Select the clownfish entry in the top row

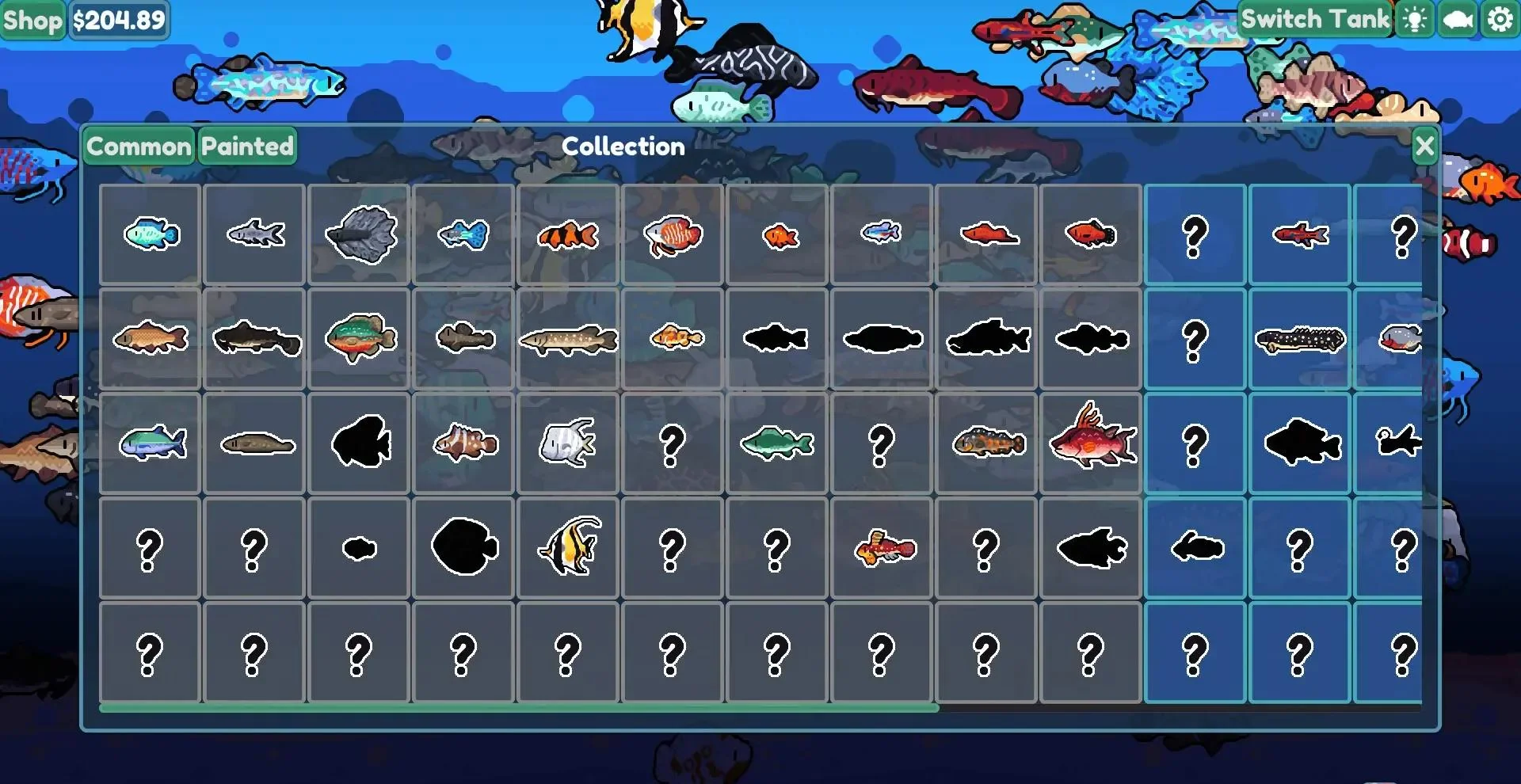(x=568, y=234)
